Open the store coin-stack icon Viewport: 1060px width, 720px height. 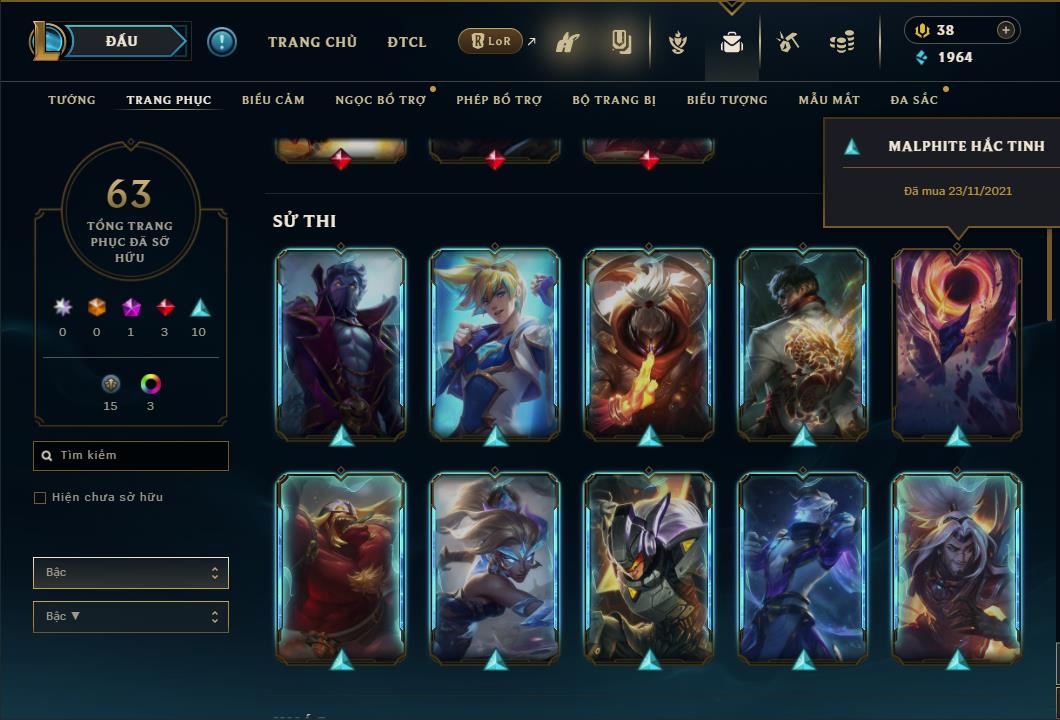842,42
